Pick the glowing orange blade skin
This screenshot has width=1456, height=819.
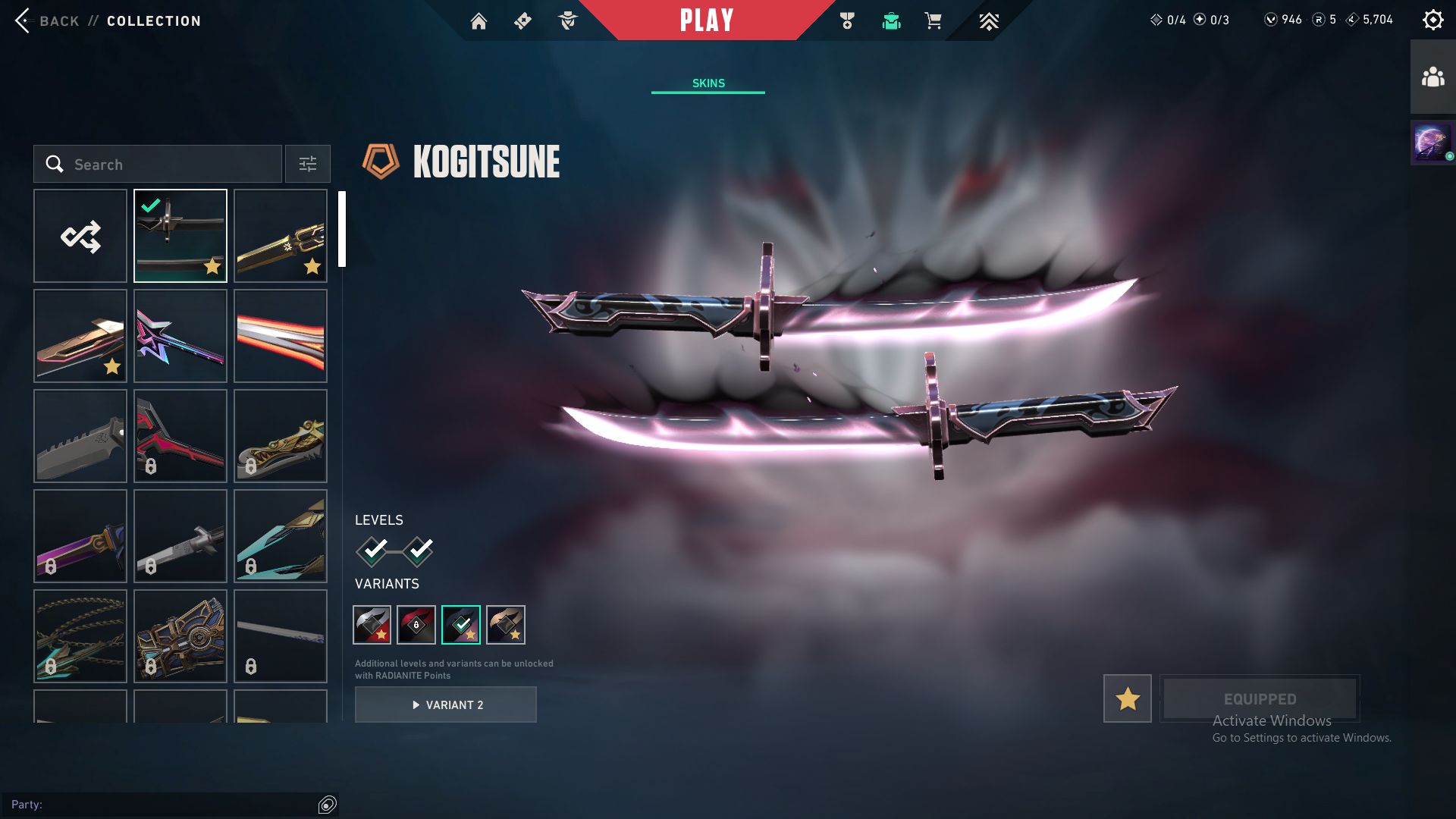281,336
